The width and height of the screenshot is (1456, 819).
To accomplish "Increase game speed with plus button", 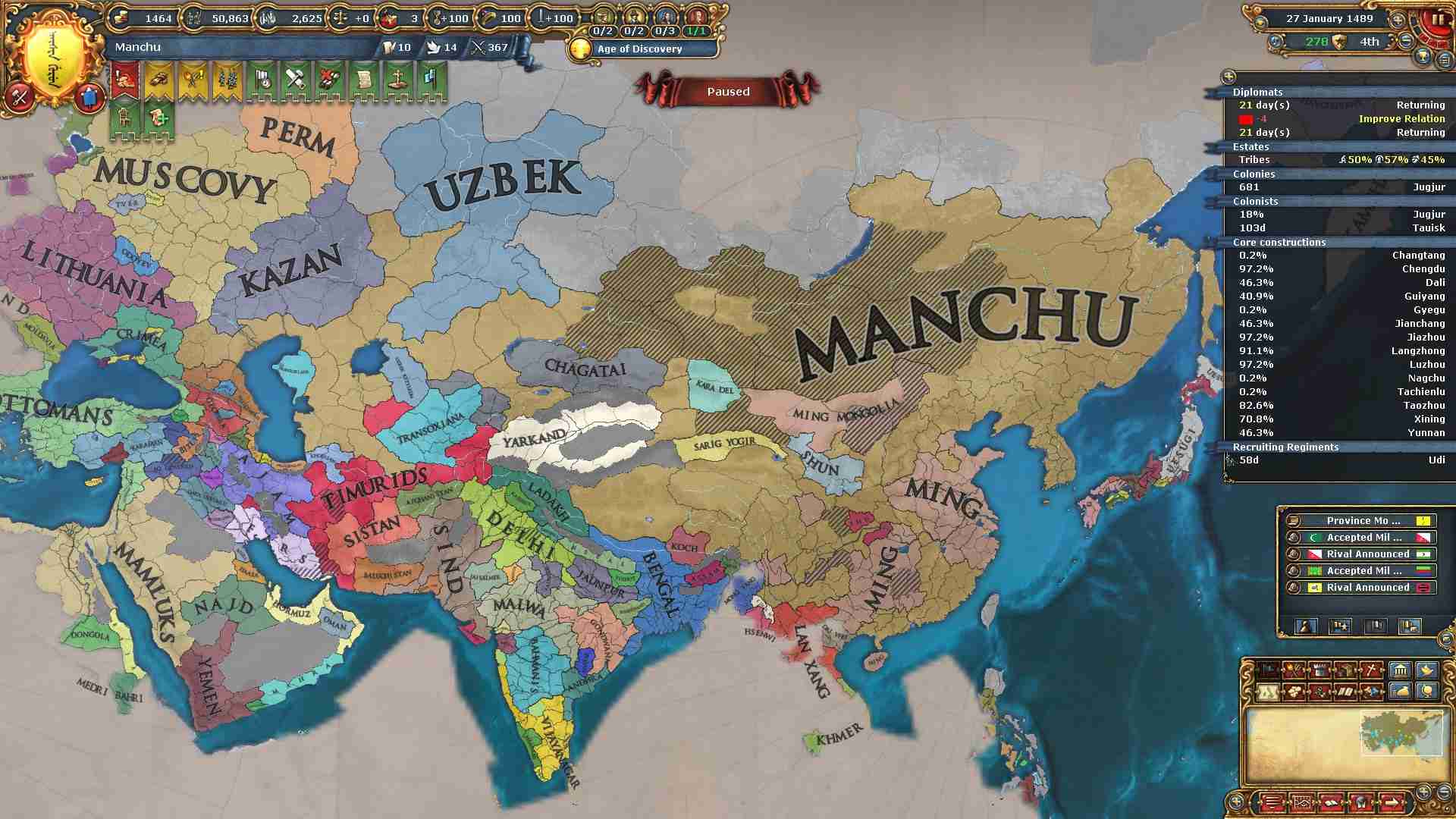I will click(1397, 20).
